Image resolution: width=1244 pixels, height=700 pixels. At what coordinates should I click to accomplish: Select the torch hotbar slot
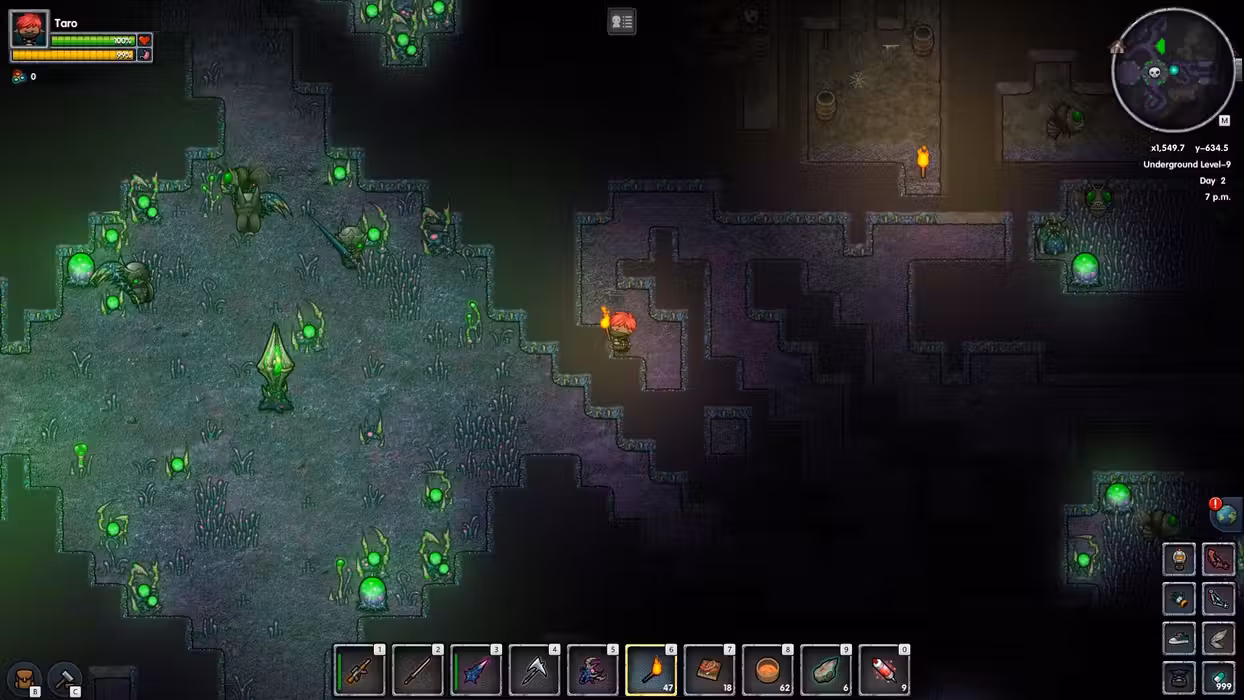[x=651, y=670]
